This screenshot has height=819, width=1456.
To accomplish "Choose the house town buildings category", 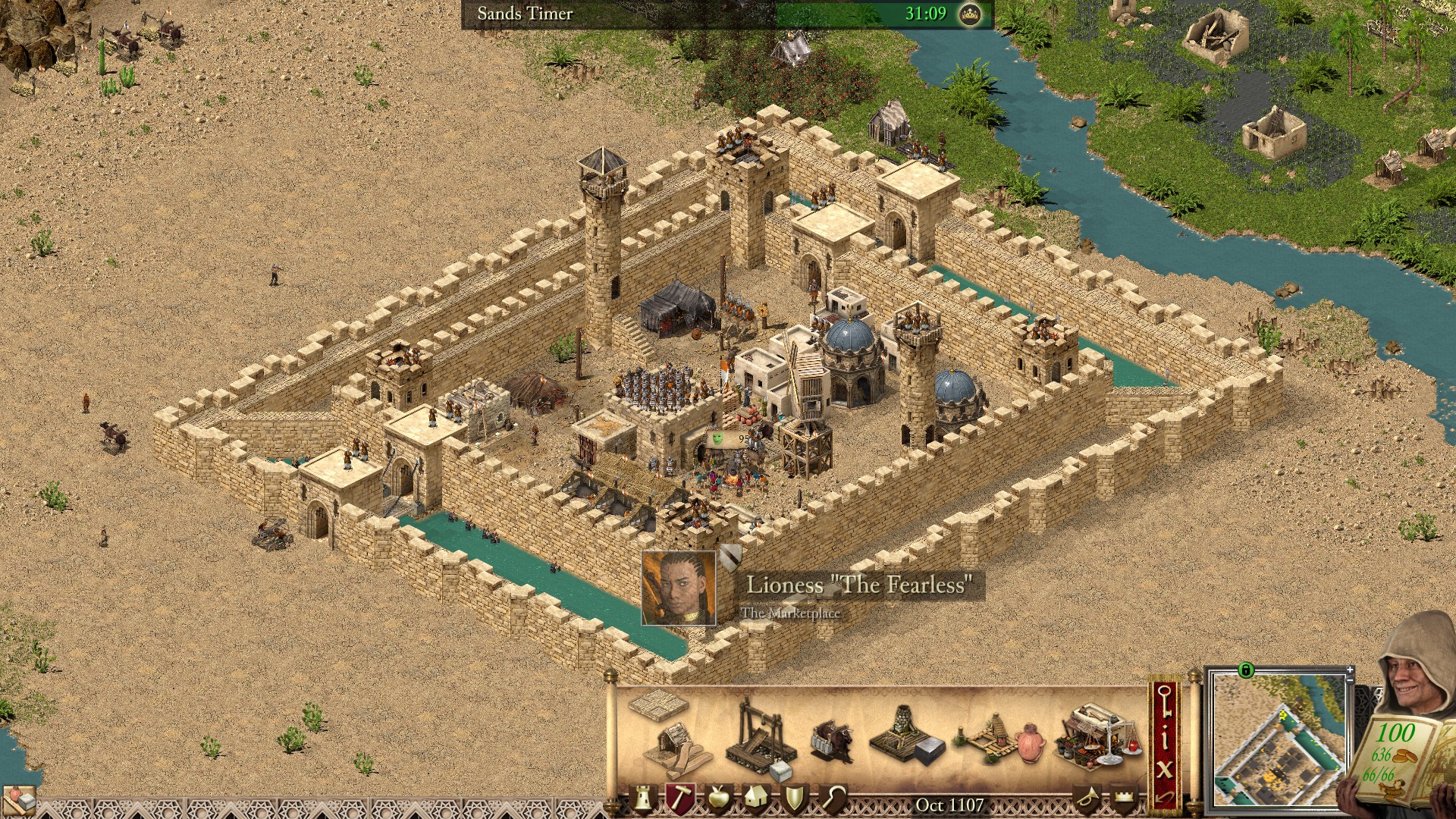I will click(x=755, y=798).
